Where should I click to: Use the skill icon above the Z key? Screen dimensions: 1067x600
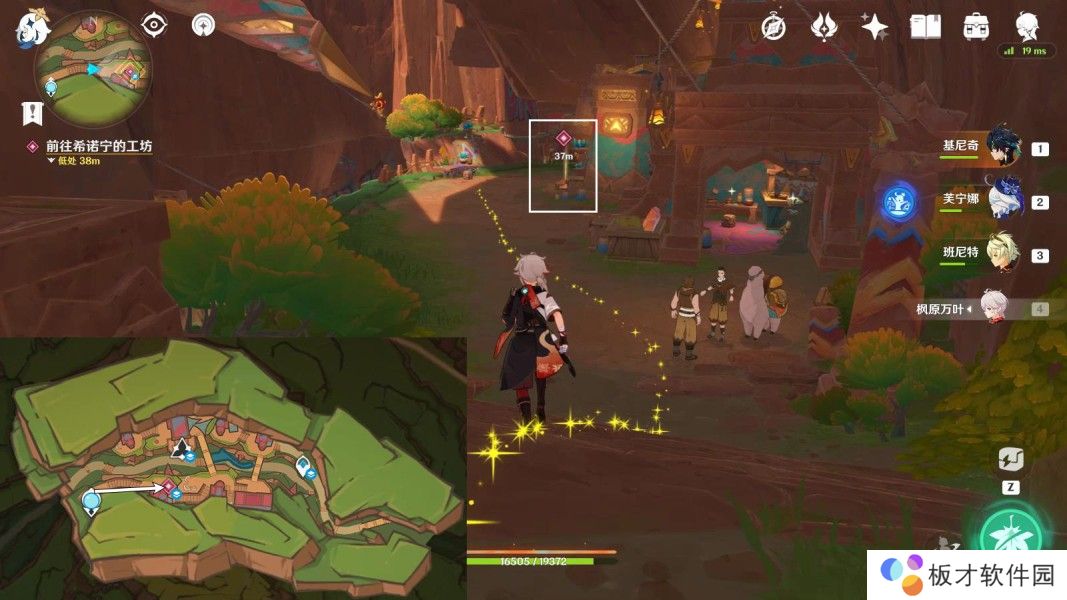pyautogui.click(x=1010, y=459)
